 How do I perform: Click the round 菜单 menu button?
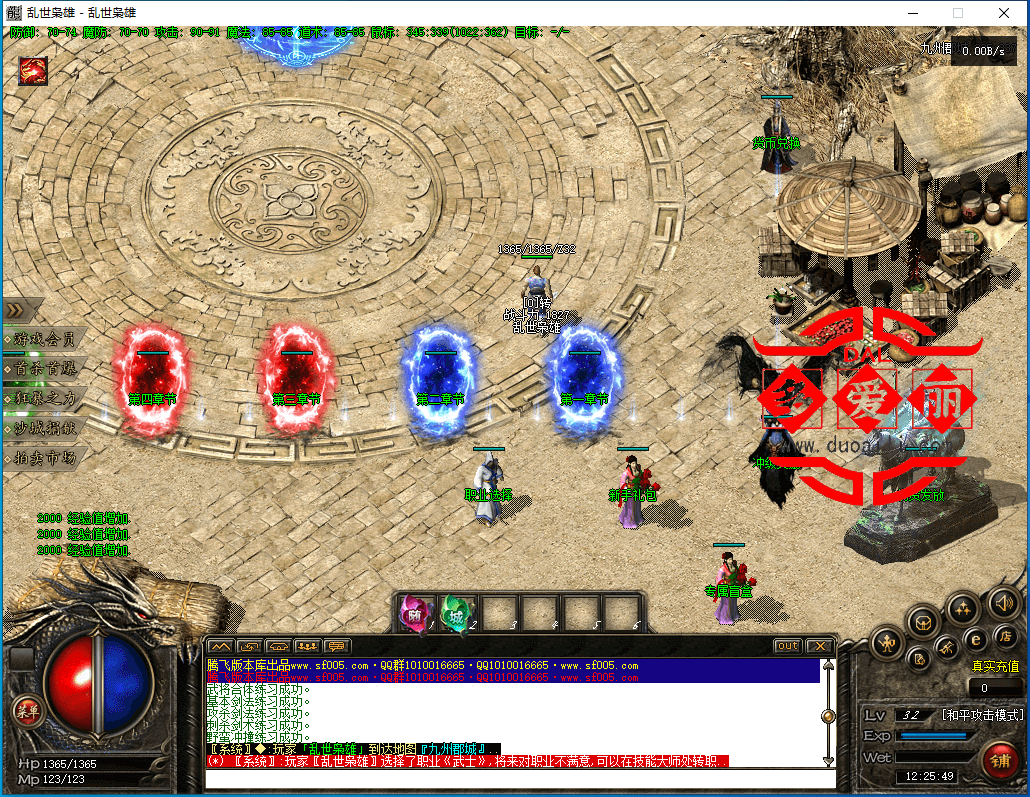(x=26, y=711)
